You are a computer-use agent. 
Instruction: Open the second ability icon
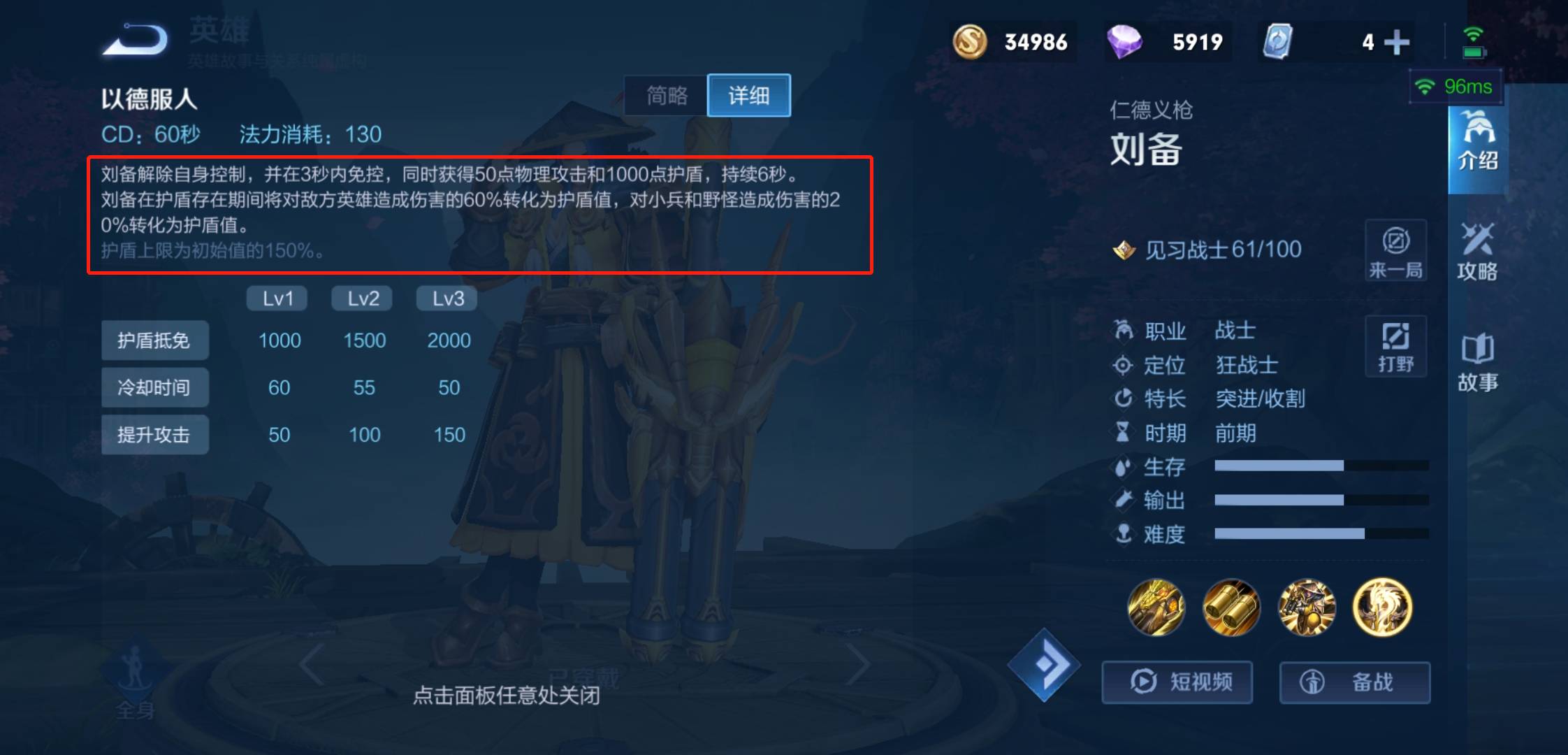1232,608
